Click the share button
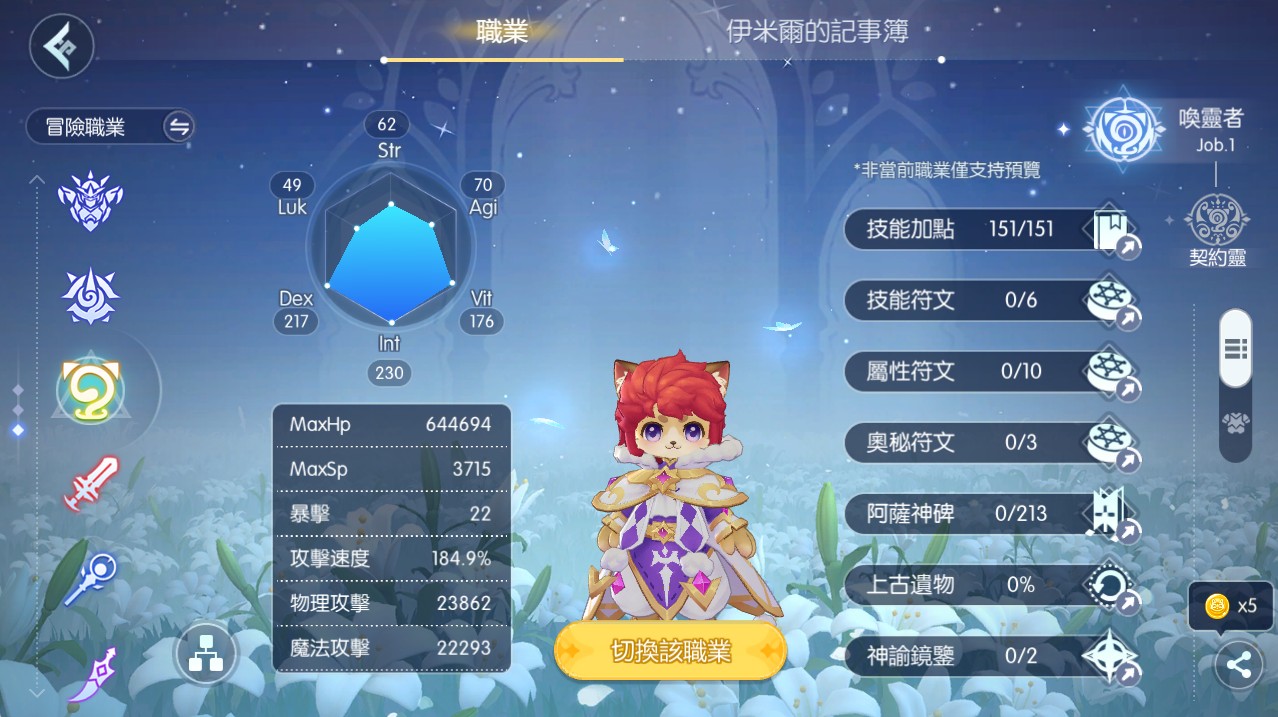The width and height of the screenshot is (1278, 717). pos(1238,666)
